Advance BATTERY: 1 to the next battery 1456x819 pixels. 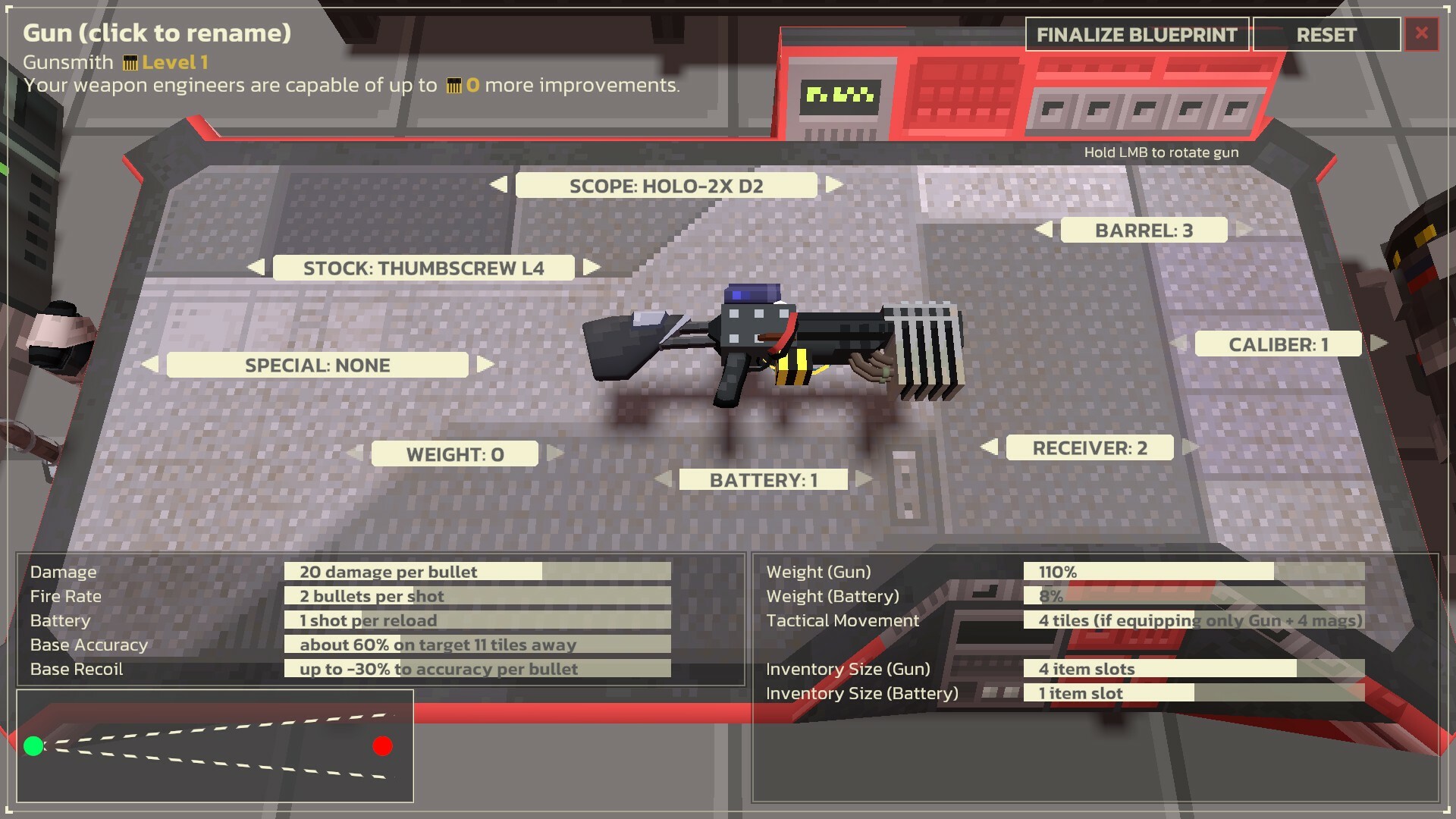(862, 479)
